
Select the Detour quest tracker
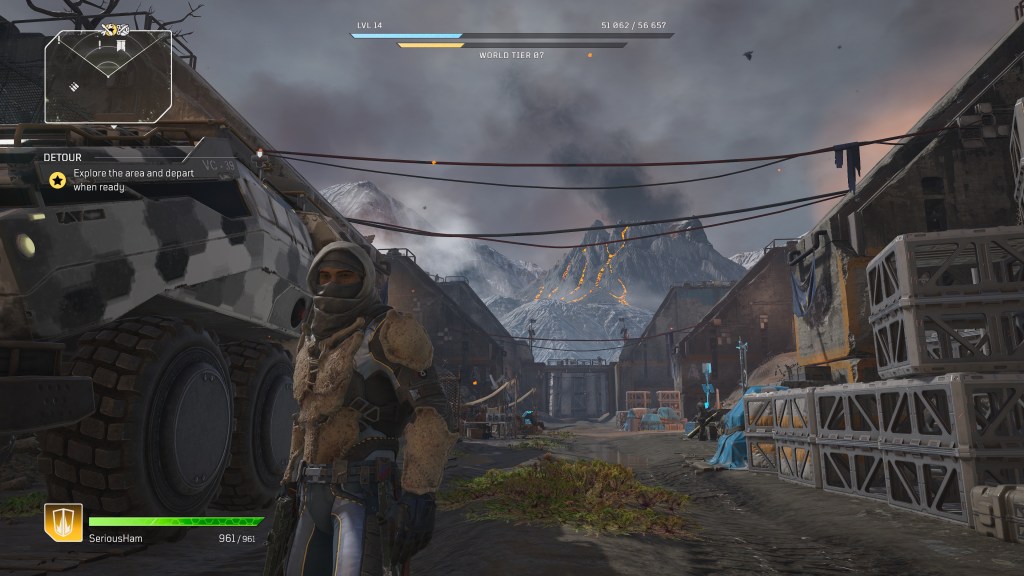[62, 157]
